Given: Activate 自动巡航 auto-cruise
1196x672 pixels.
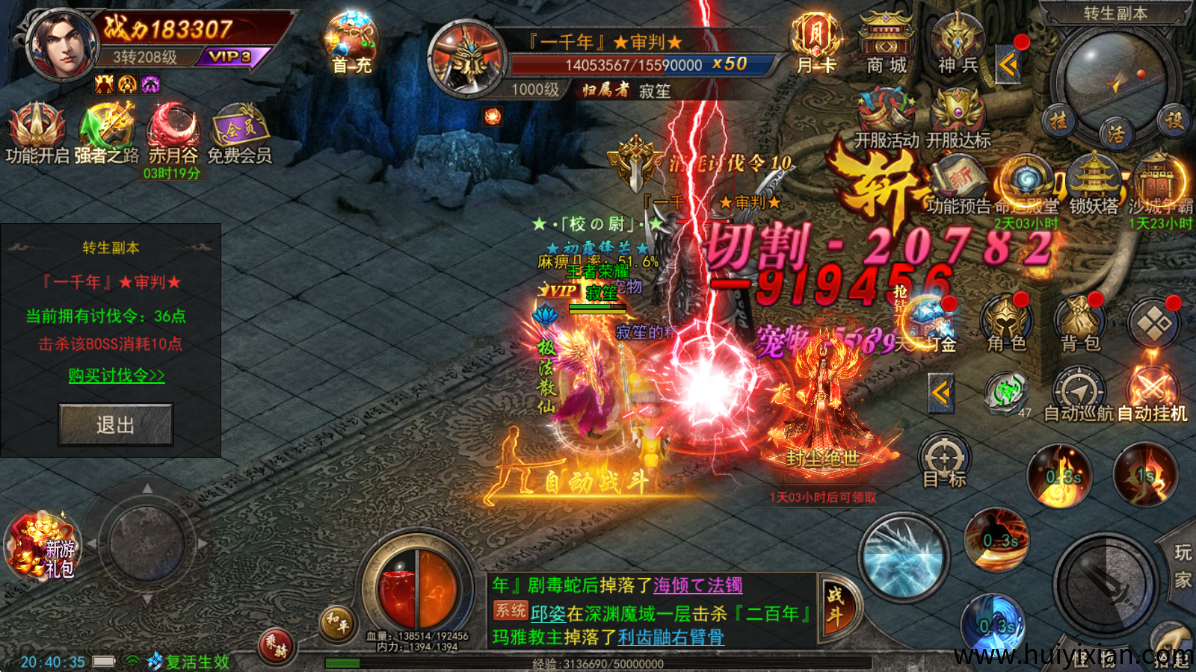Looking at the screenshot, I should (x=1079, y=392).
